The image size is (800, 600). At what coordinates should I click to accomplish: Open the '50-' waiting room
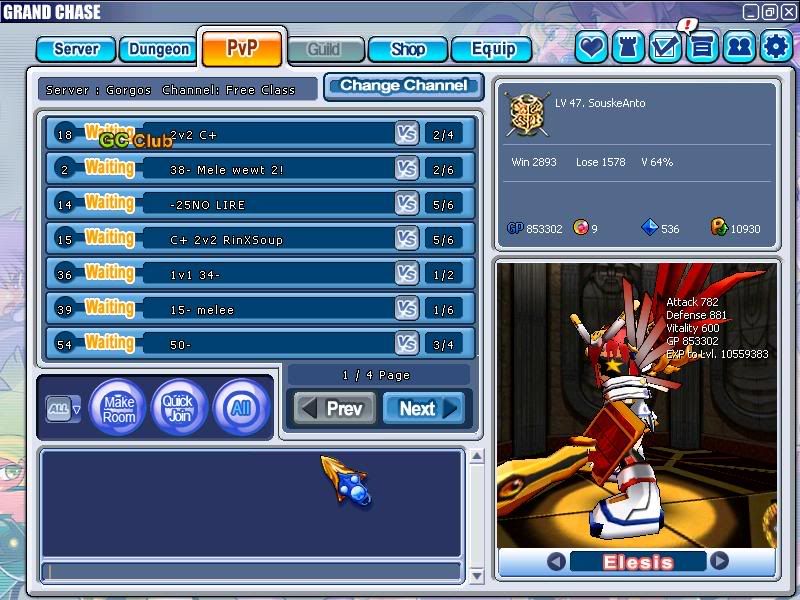pos(258,344)
